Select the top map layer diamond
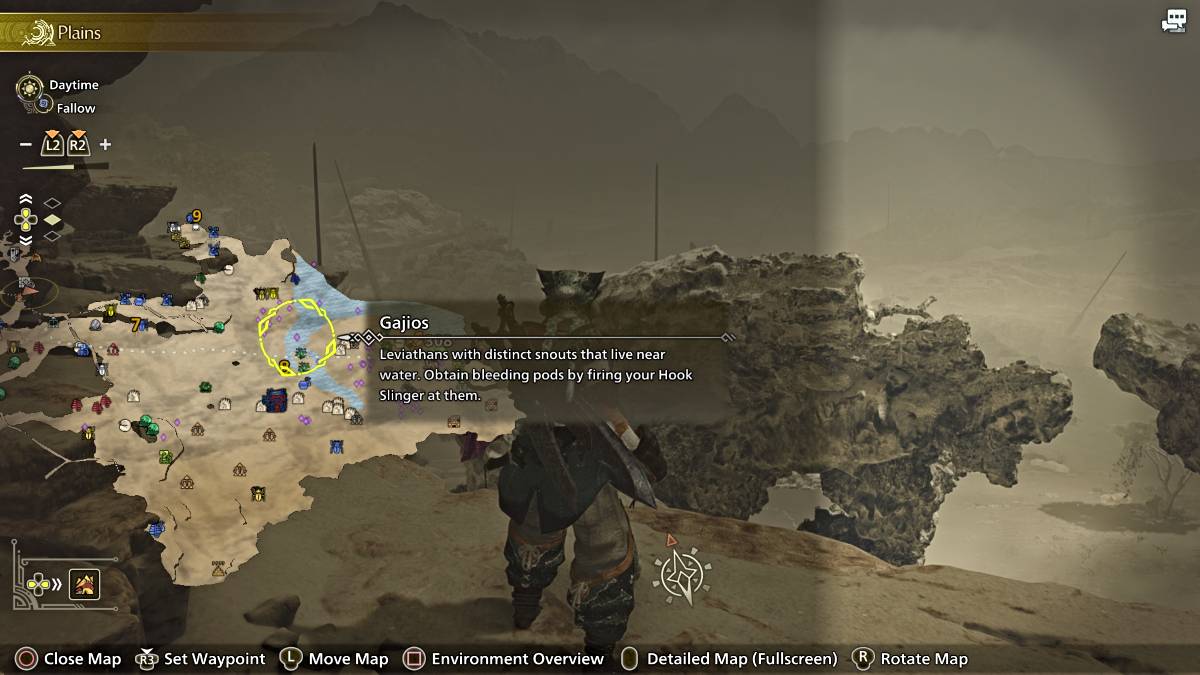 point(52,203)
